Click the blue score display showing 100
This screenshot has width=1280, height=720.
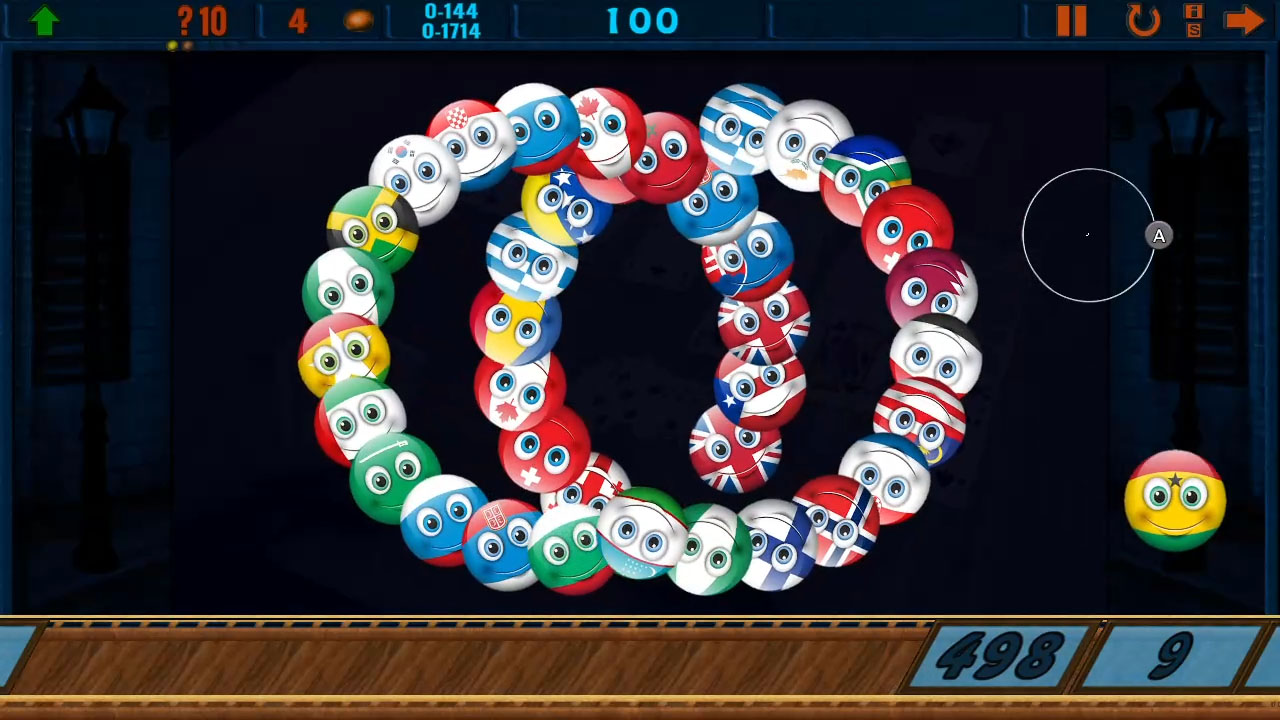coord(643,20)
